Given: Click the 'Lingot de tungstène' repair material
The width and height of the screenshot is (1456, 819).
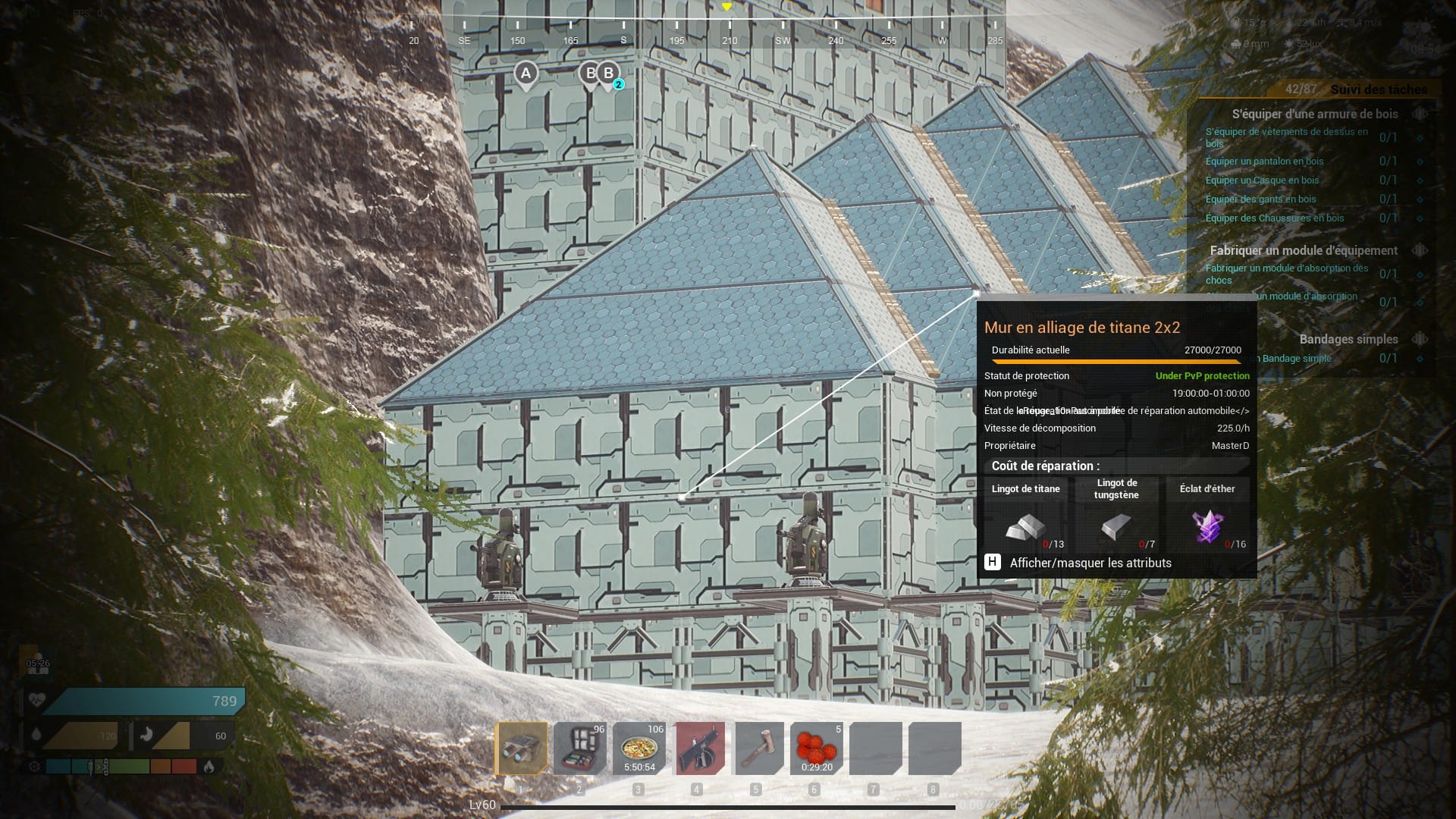Looking at the screenshot, I should click(x=1116, y=526).
